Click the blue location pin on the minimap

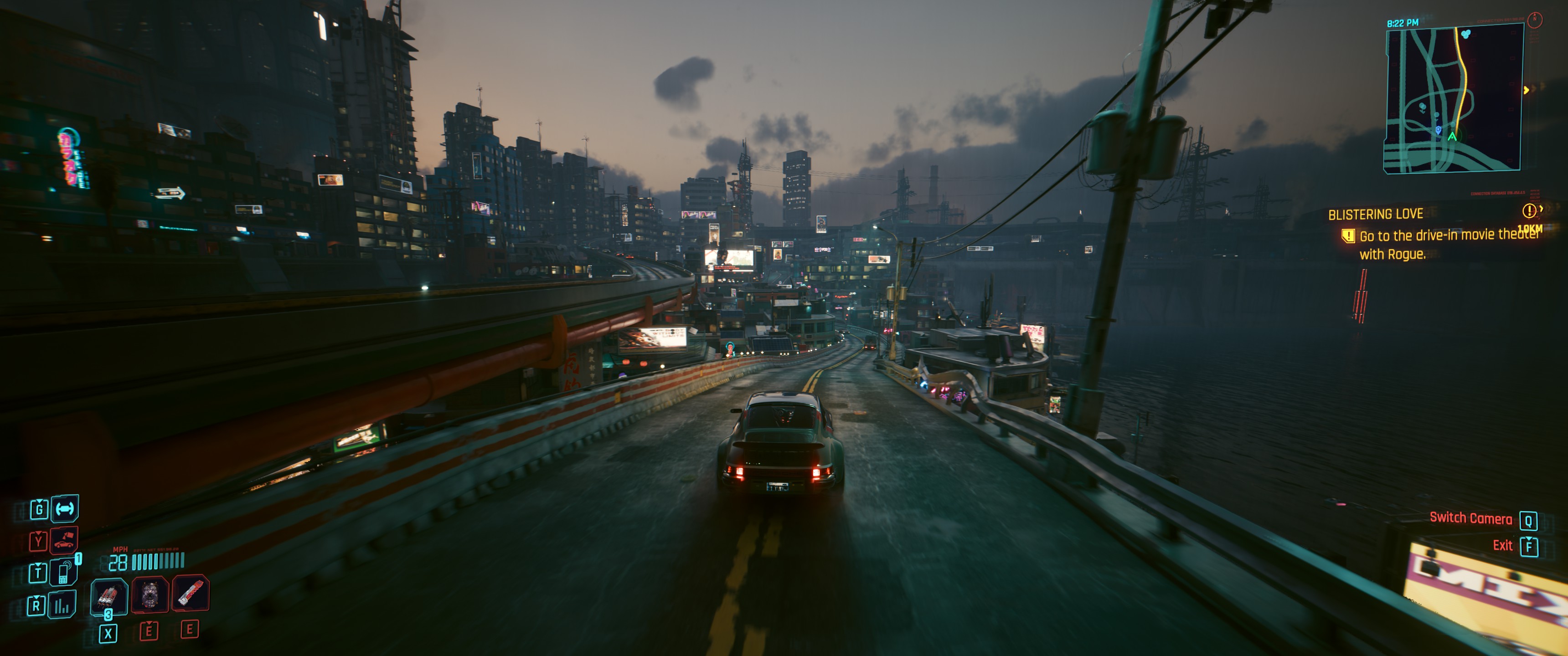pyautogui.click(x=1439, y=130)
